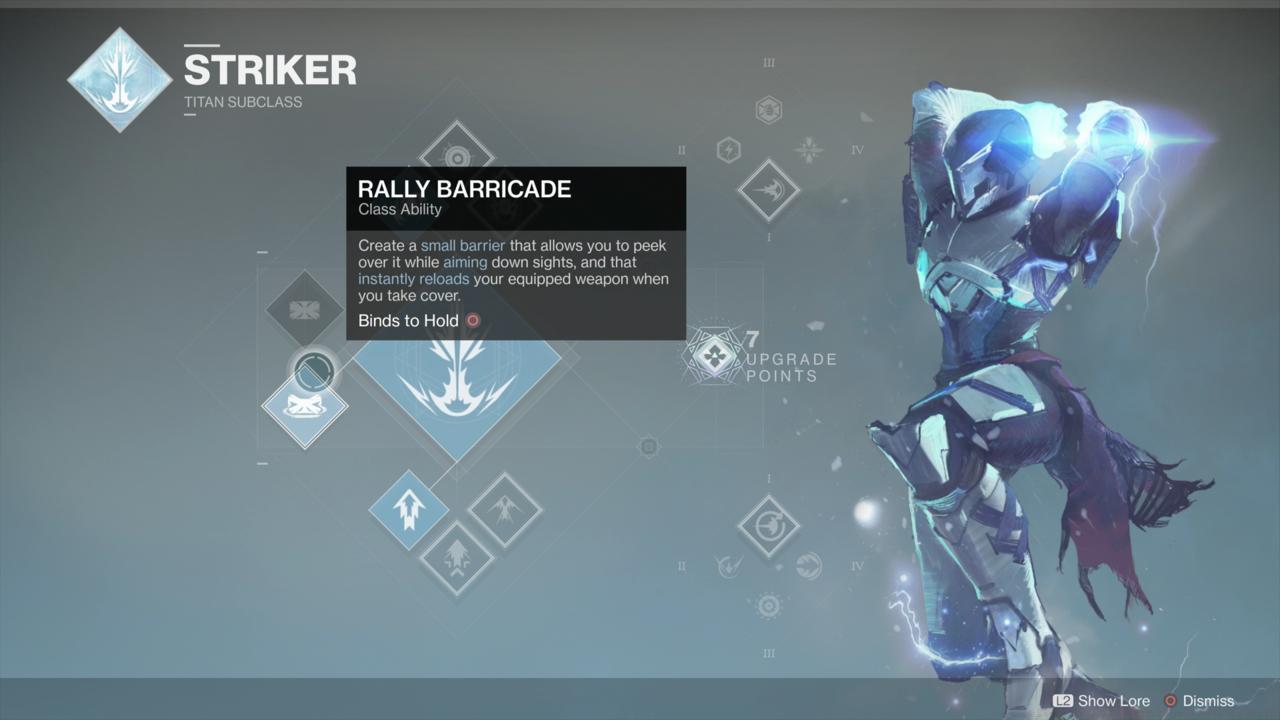Click the Binds to Hold circle button

(472, 320)
